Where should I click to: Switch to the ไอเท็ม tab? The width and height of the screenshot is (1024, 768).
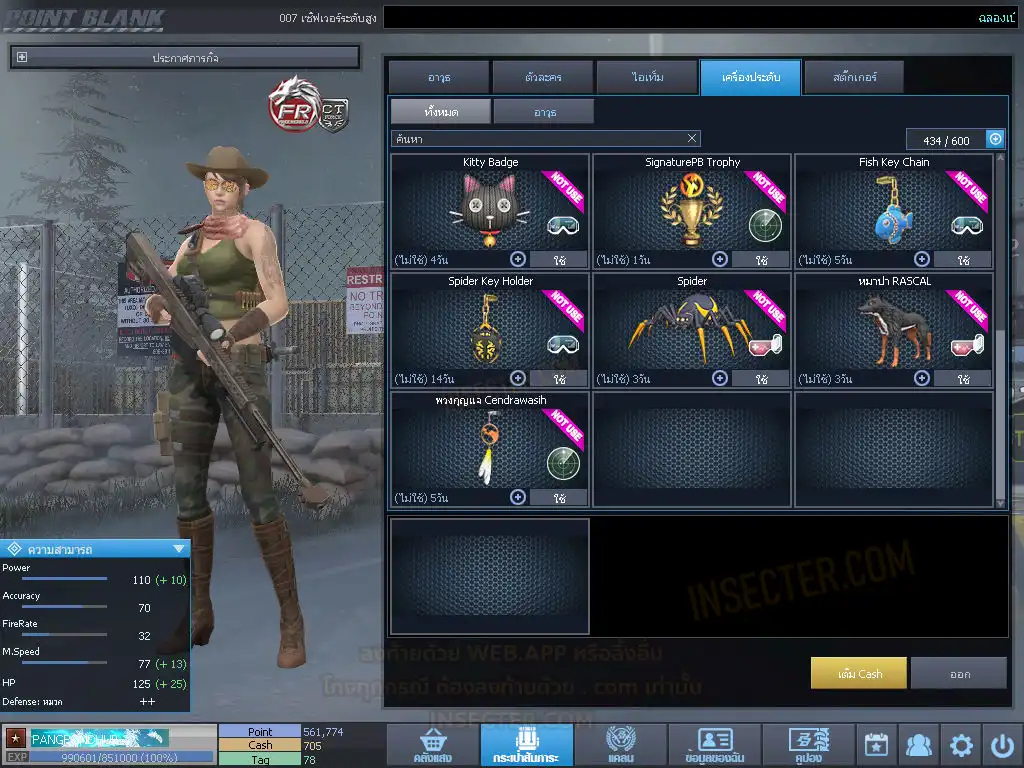646,77
